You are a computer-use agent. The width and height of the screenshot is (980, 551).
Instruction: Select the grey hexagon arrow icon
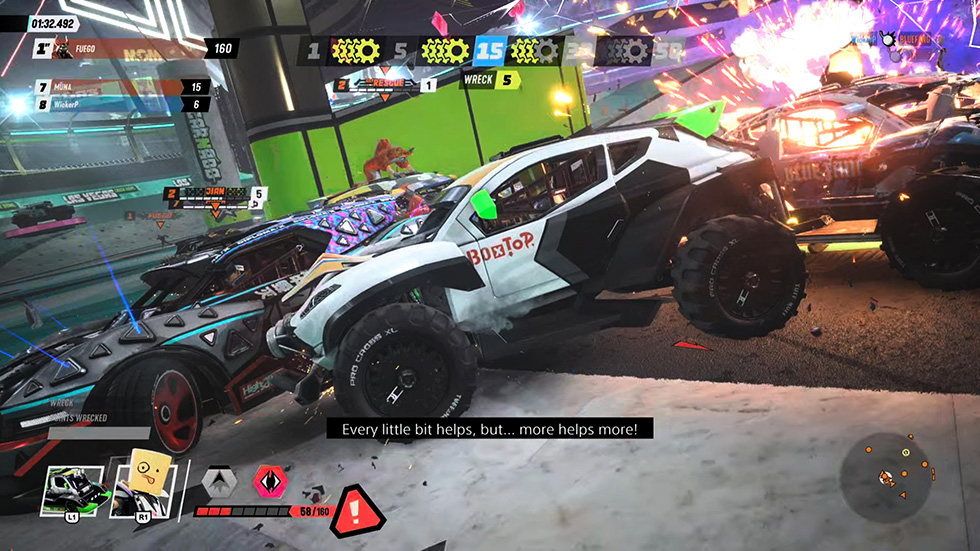tap(218, 482)
